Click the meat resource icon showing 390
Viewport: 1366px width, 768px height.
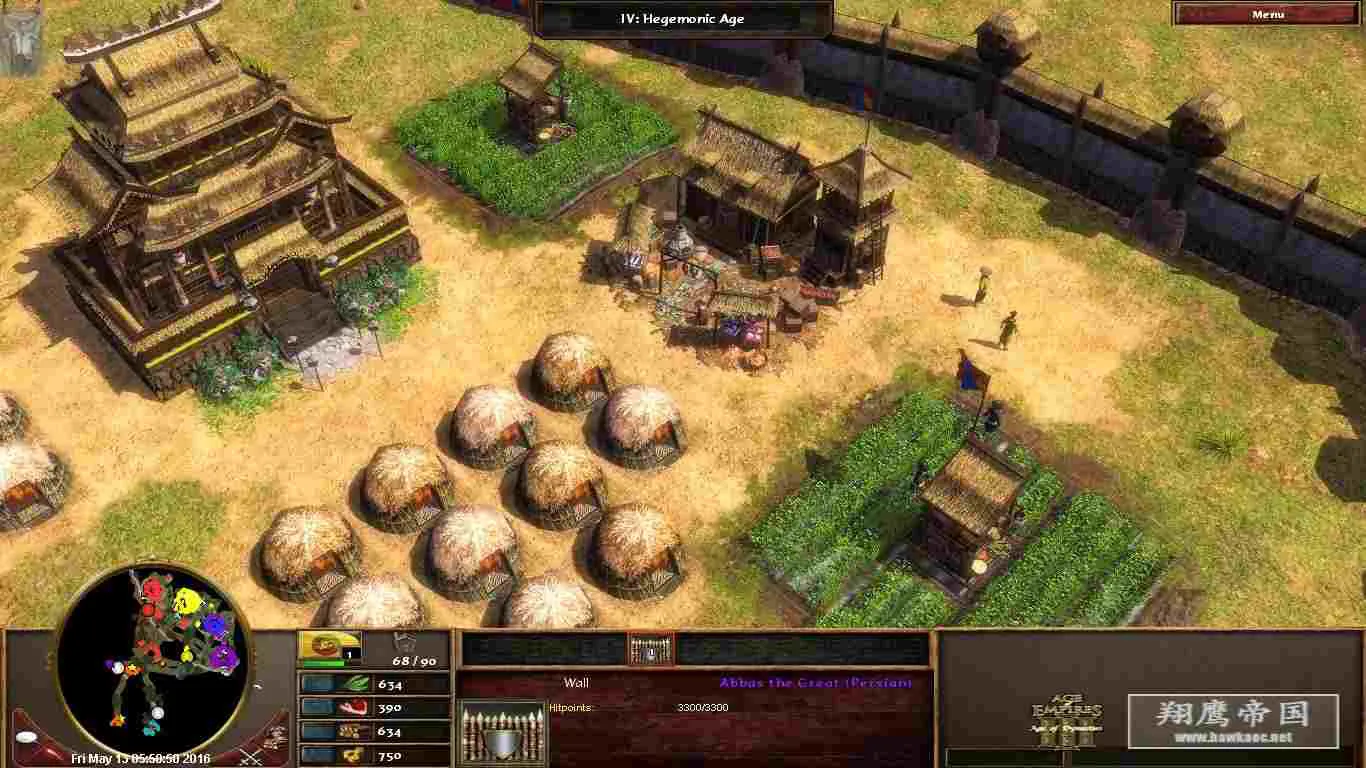point(355,708)
